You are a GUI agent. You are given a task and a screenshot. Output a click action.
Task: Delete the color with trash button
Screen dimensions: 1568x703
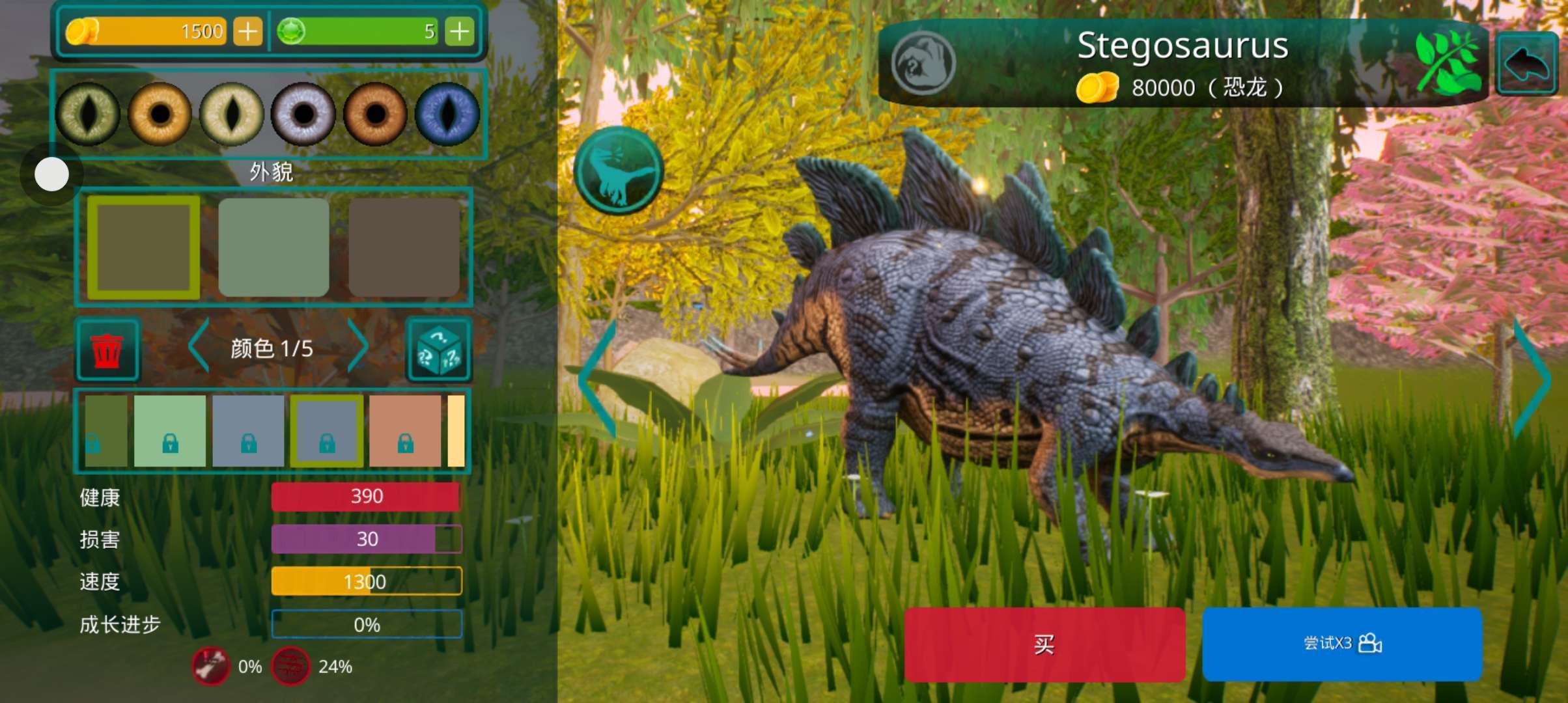107,350
